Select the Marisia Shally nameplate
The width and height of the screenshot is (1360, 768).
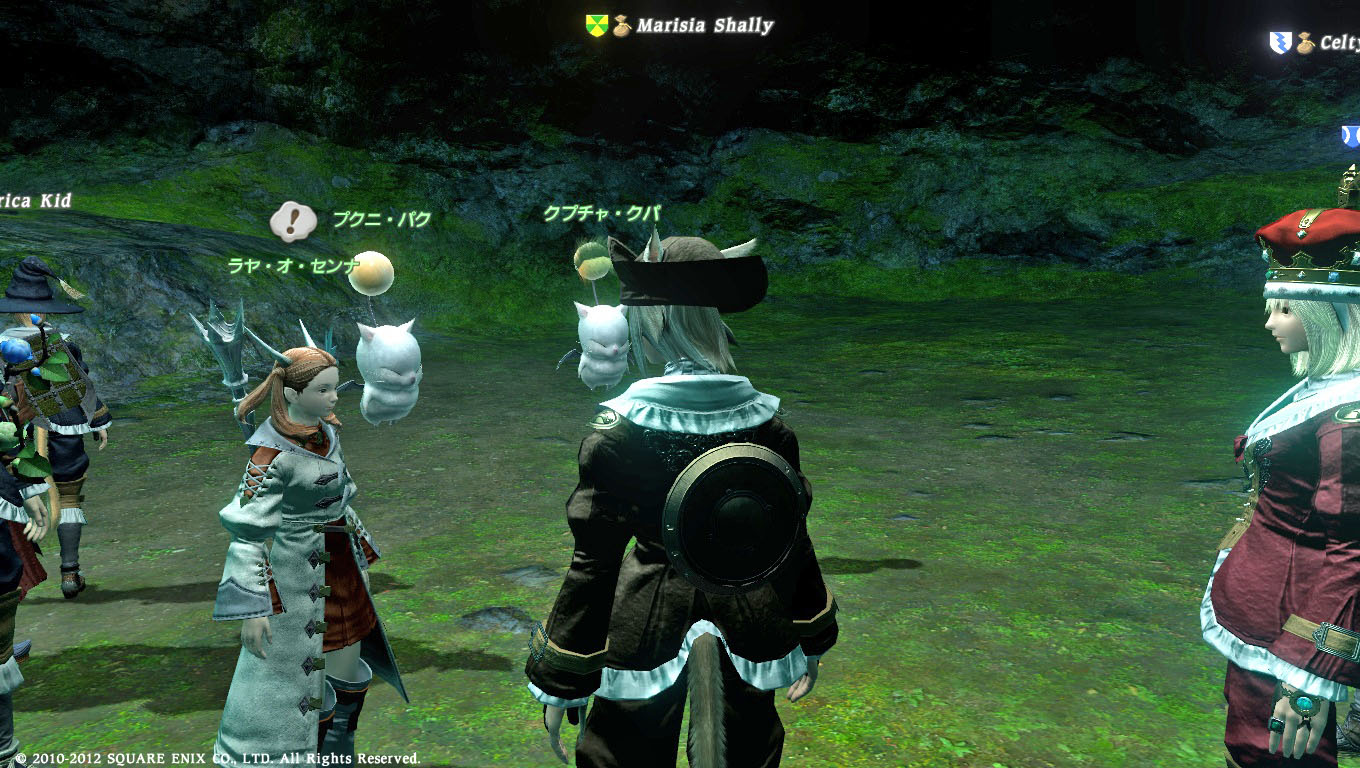click(704, 26)
